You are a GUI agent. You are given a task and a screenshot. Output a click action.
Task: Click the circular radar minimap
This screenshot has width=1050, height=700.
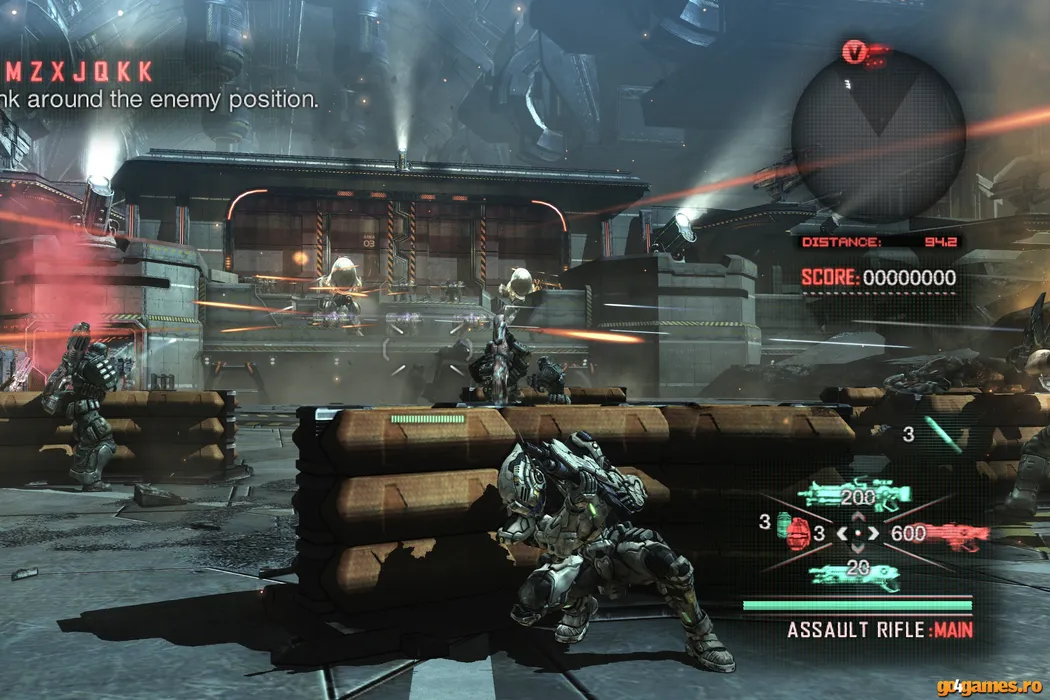(x=878, y=134)
